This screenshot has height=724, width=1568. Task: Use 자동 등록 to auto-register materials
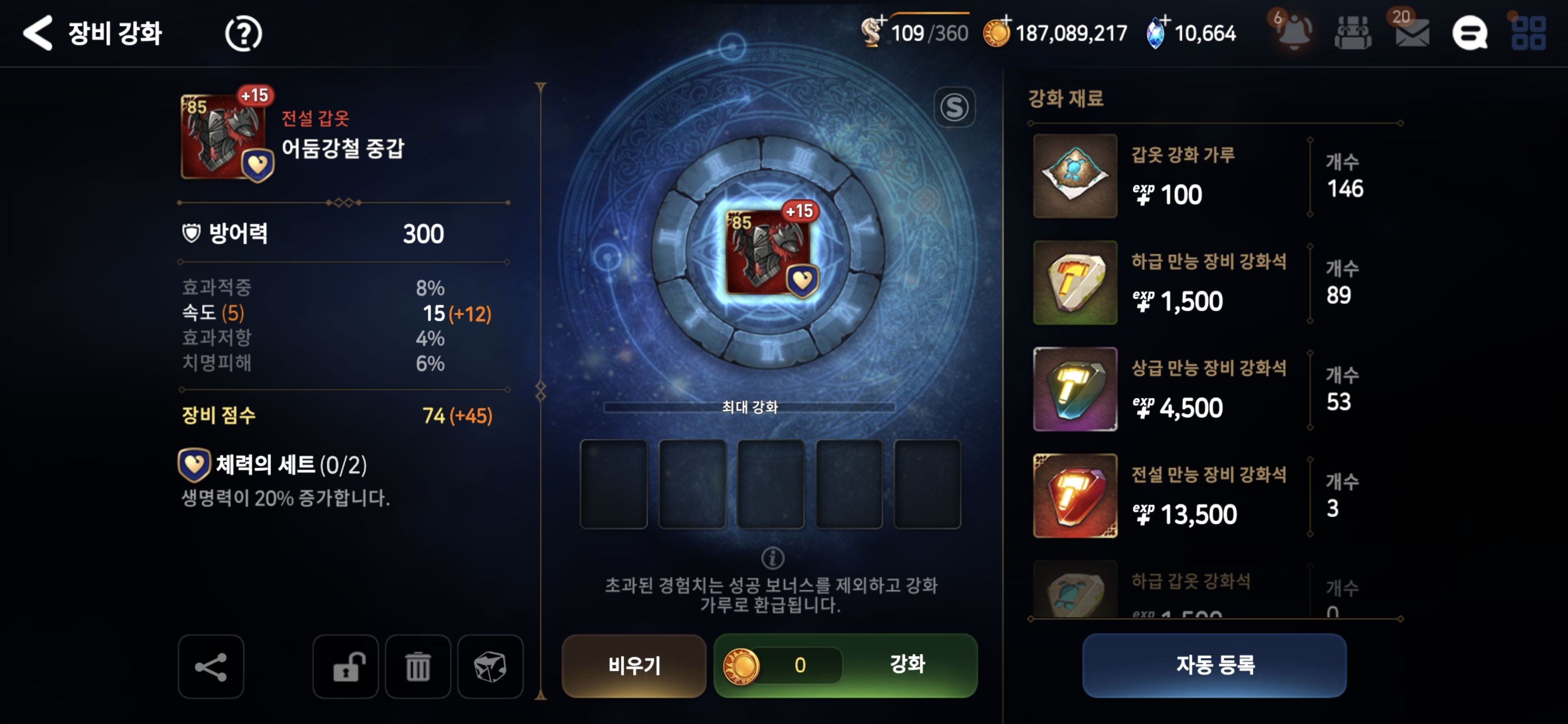pyautogui.click(x=1214, y=665)
